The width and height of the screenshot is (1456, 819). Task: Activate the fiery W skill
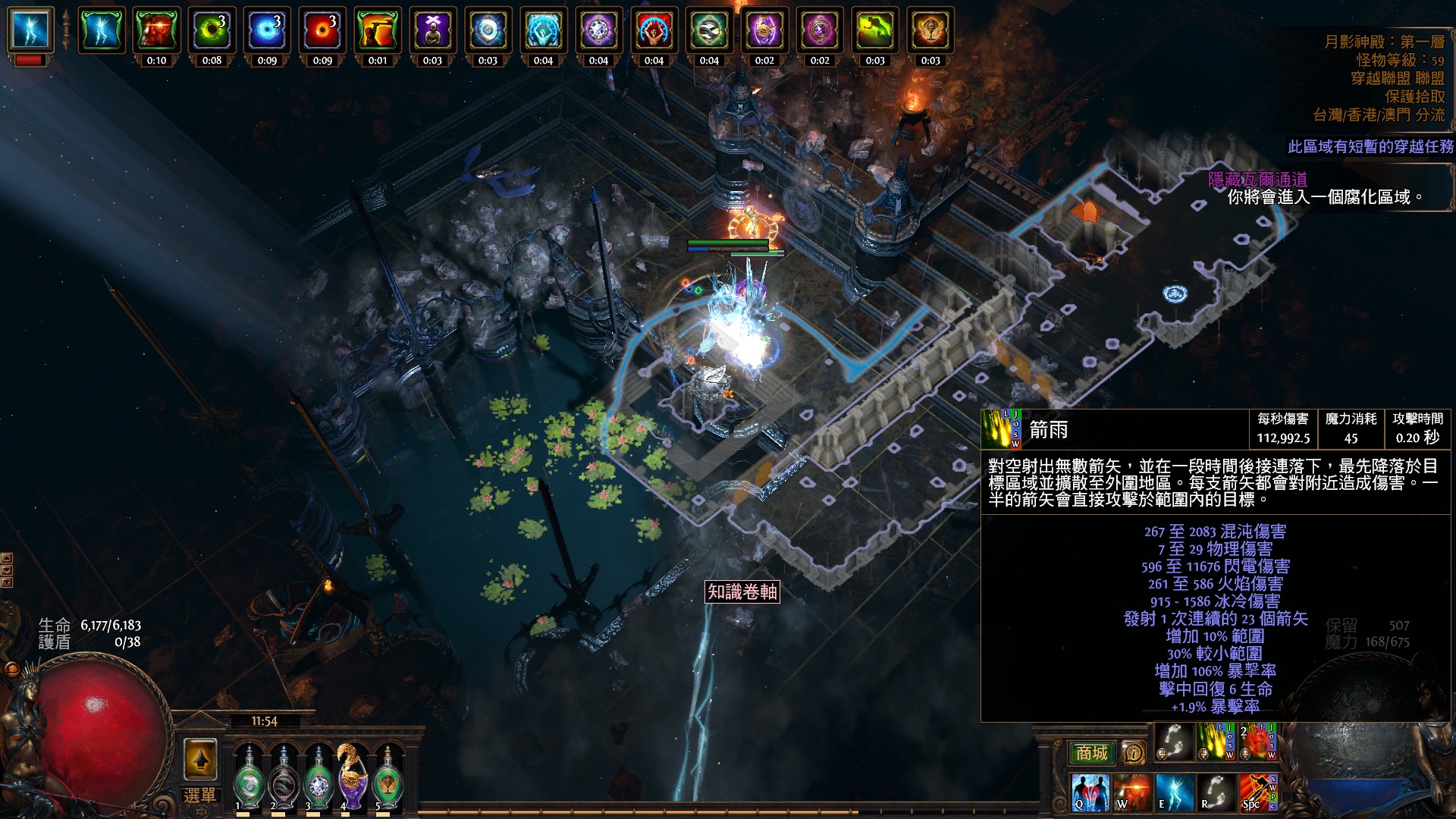1131,792
